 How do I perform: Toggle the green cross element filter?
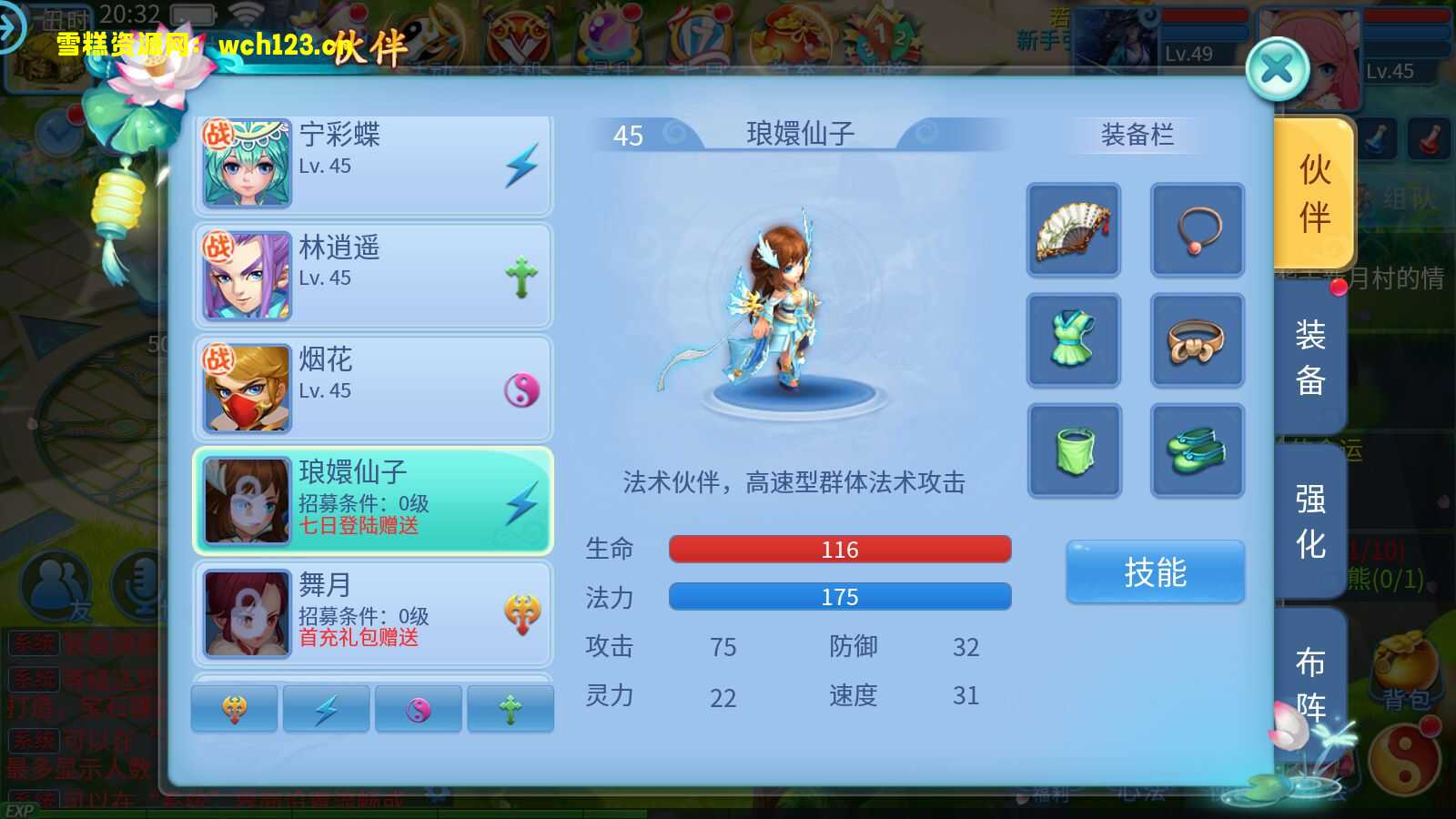[510, 708]
